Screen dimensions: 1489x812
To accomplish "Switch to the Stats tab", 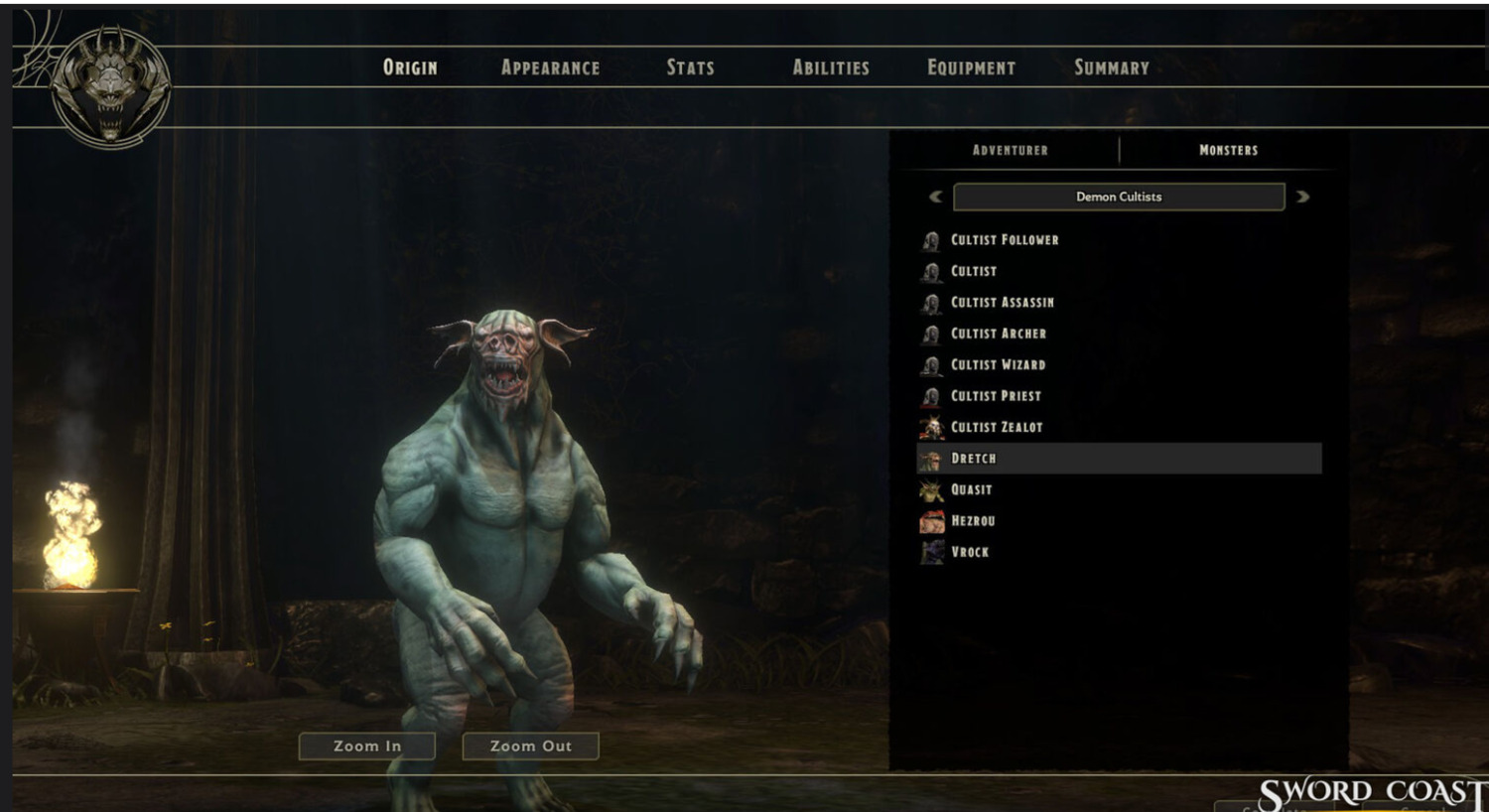I will [x=690, y=68].
